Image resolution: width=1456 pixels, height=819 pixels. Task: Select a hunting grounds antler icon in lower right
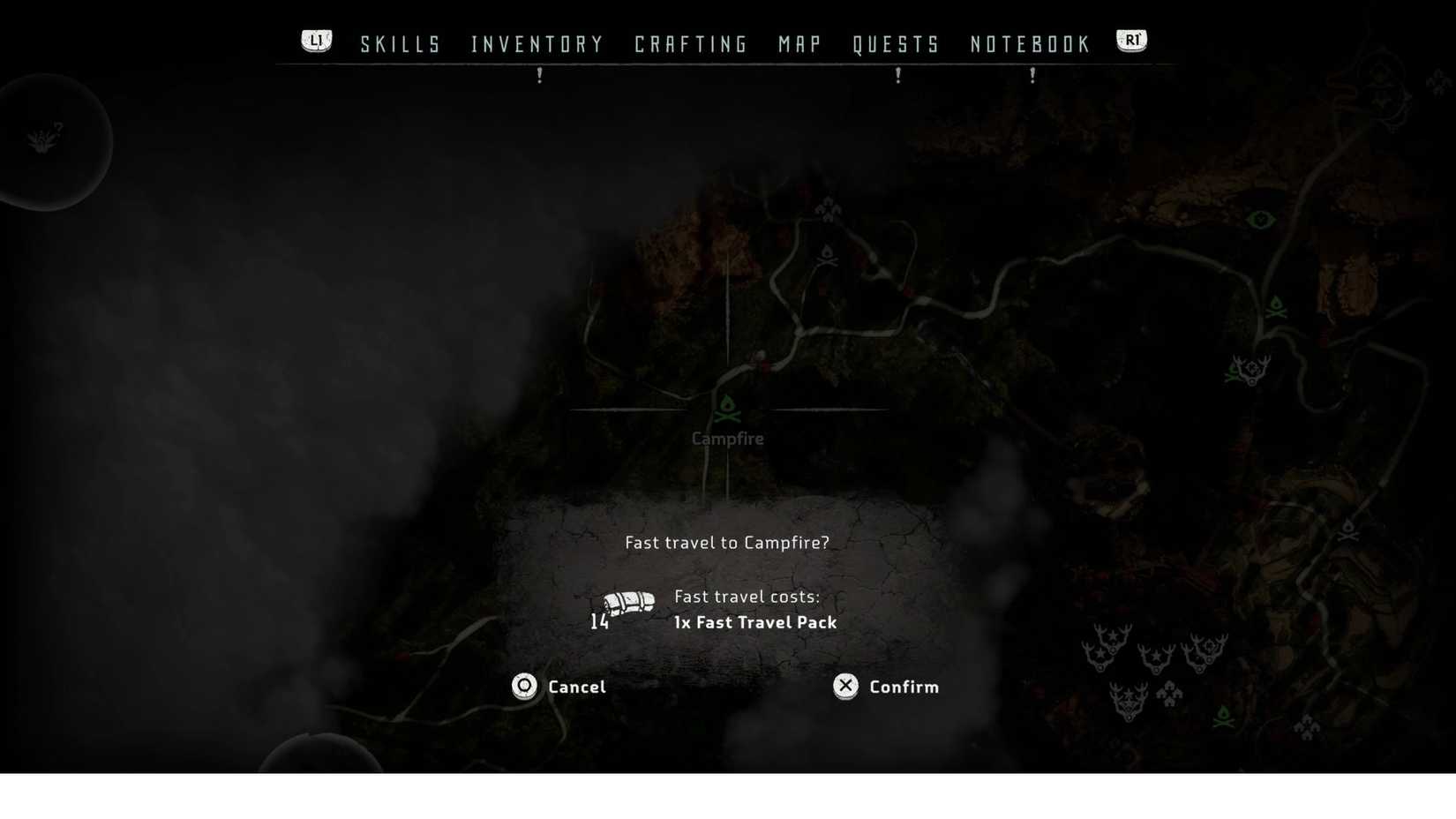[1156, 657]
